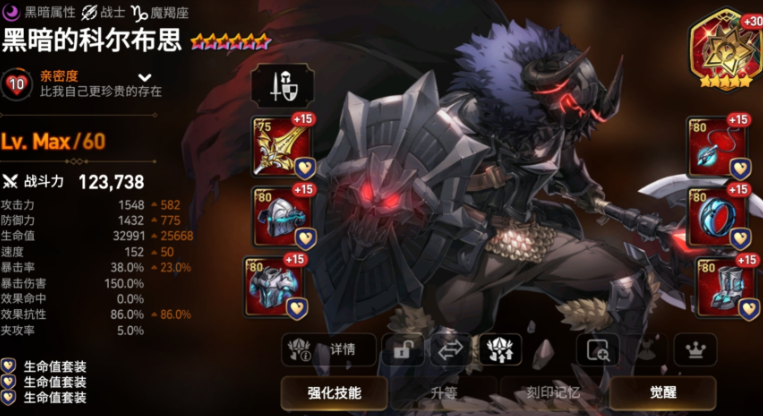Open 刻印记忆 memory imprint
The width and height of the screenshot is (763, 416).
pos(553,391)
